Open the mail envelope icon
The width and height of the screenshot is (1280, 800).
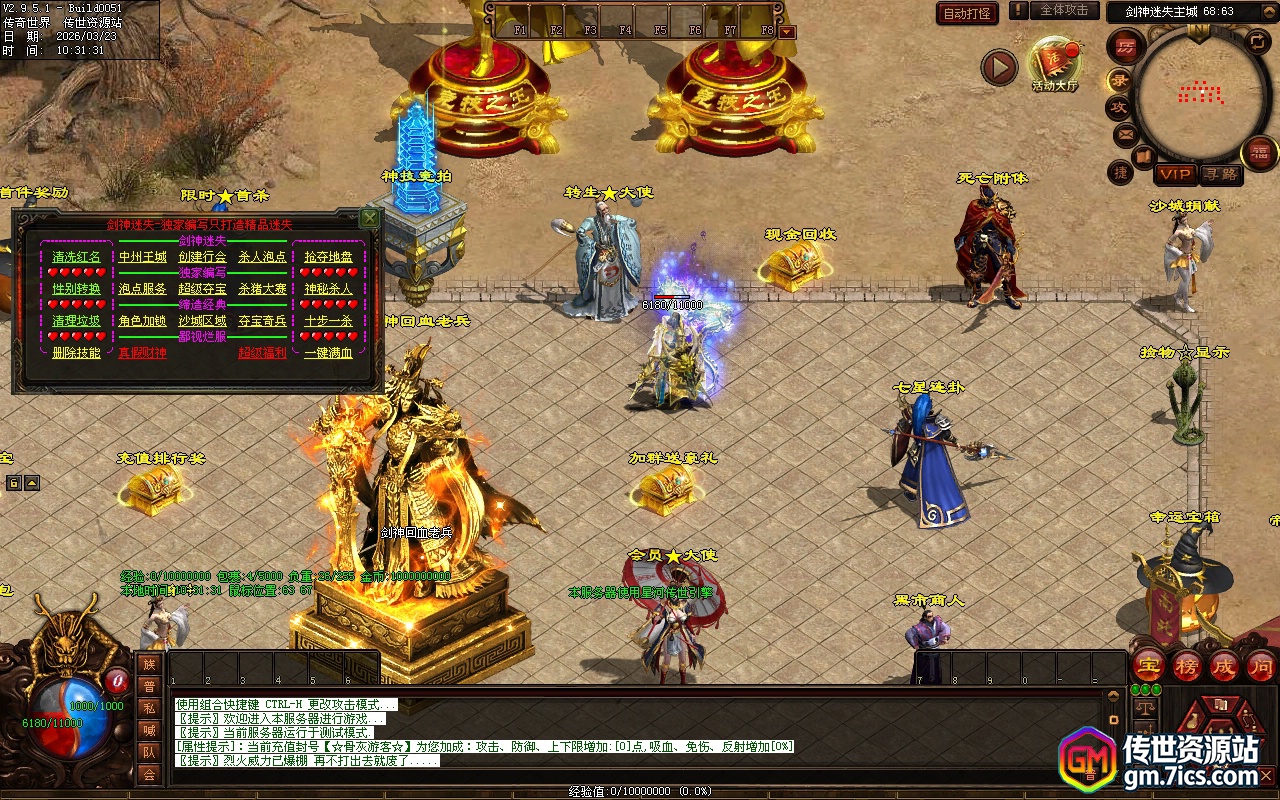click(1125, 134)
